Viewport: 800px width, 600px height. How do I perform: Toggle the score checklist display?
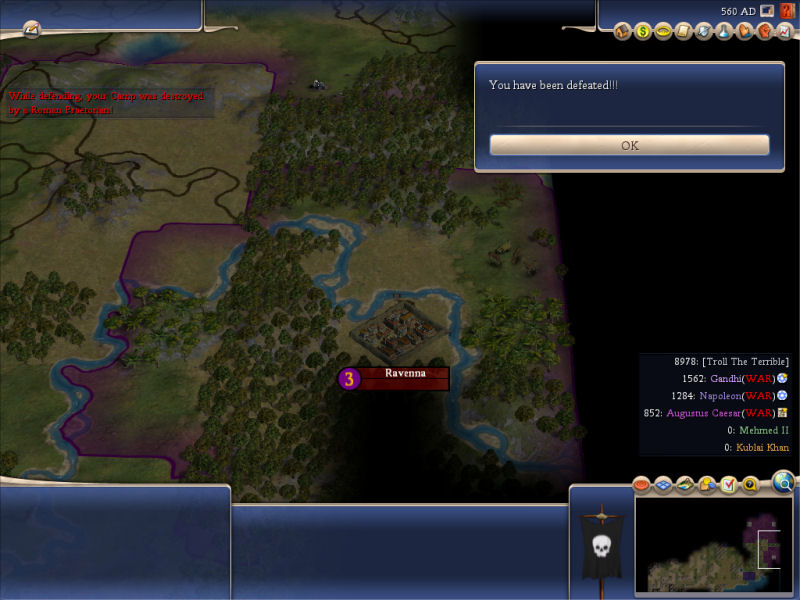click(x=729, y=485)
